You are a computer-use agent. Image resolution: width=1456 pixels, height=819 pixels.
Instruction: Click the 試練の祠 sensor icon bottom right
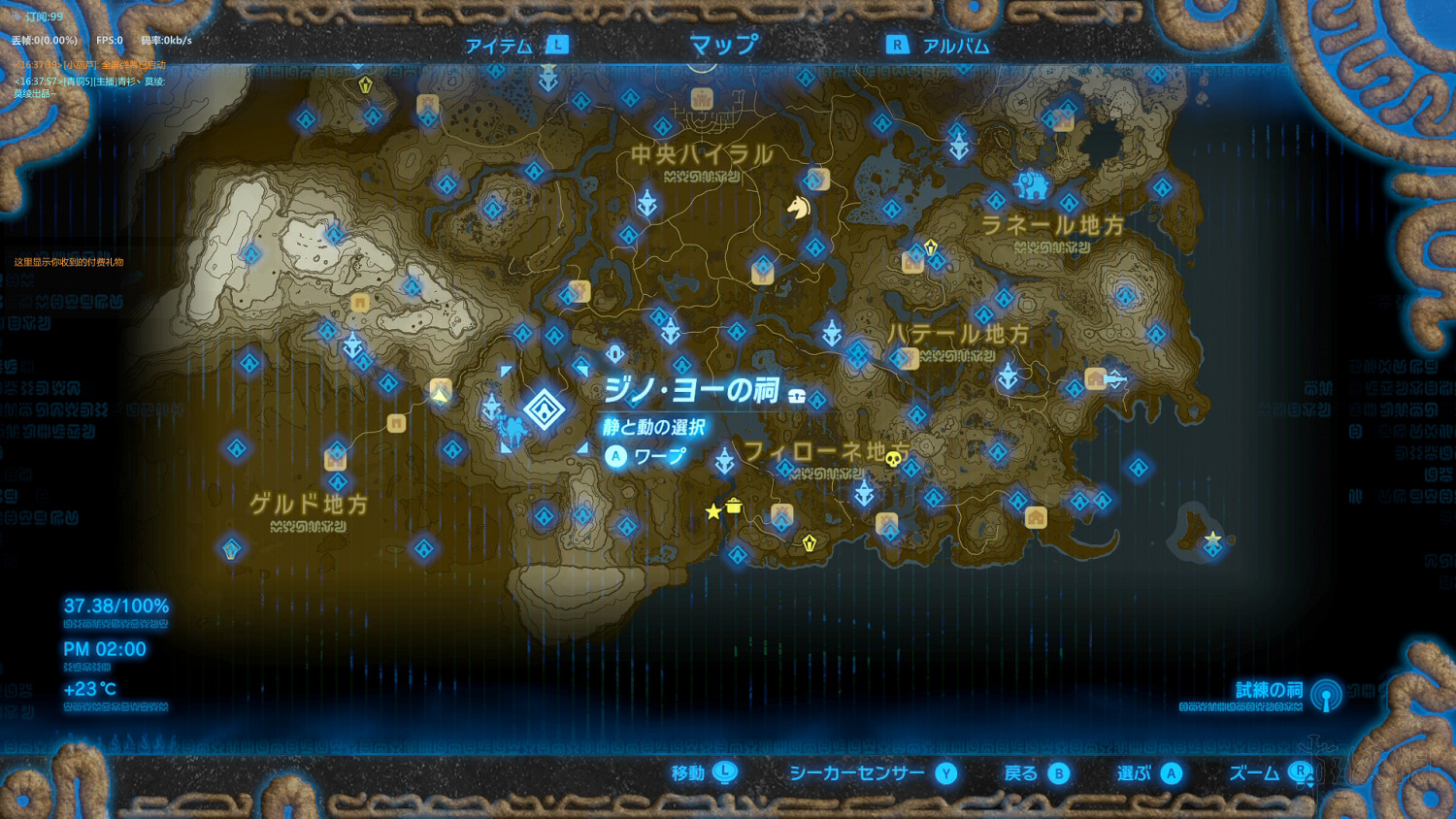1327,697
